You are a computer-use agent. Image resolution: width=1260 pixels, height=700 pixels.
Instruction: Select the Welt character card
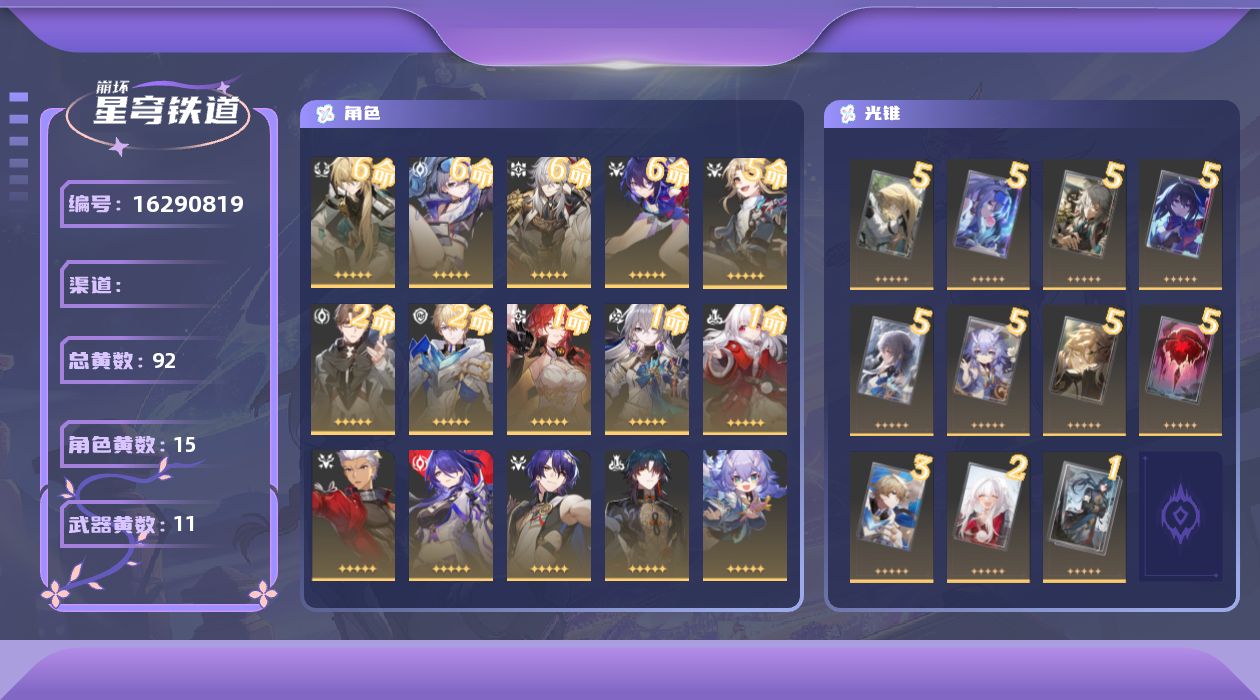(x=353, y=369)
